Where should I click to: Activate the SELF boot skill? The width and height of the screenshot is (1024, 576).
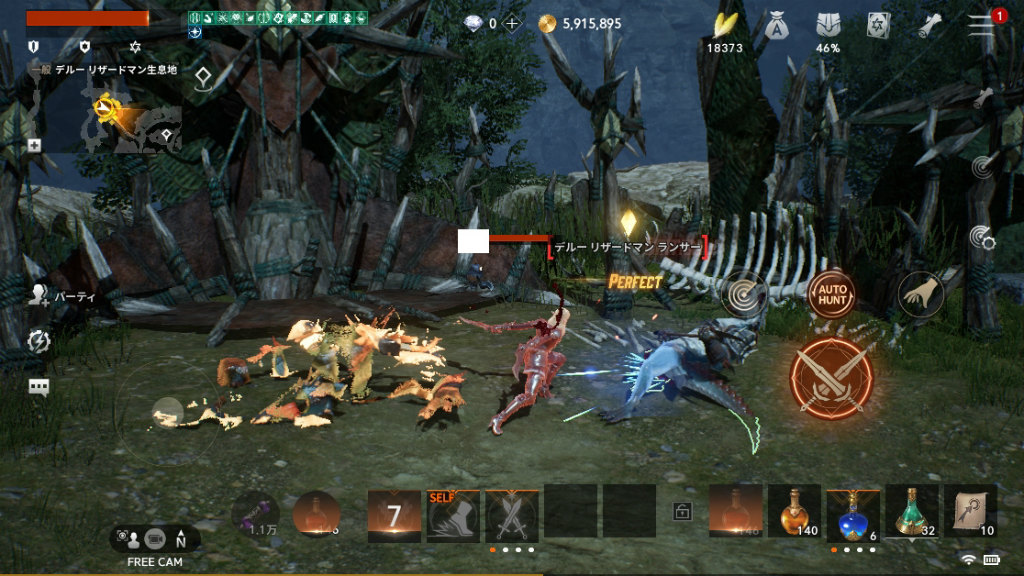coord(454,516)
